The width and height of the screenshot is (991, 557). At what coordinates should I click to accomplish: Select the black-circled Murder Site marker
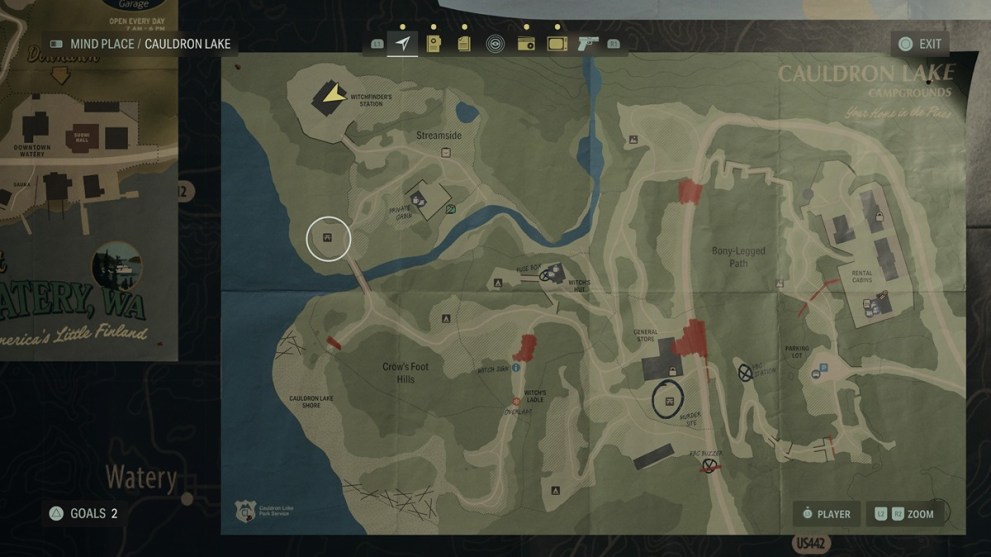[669, 399]
